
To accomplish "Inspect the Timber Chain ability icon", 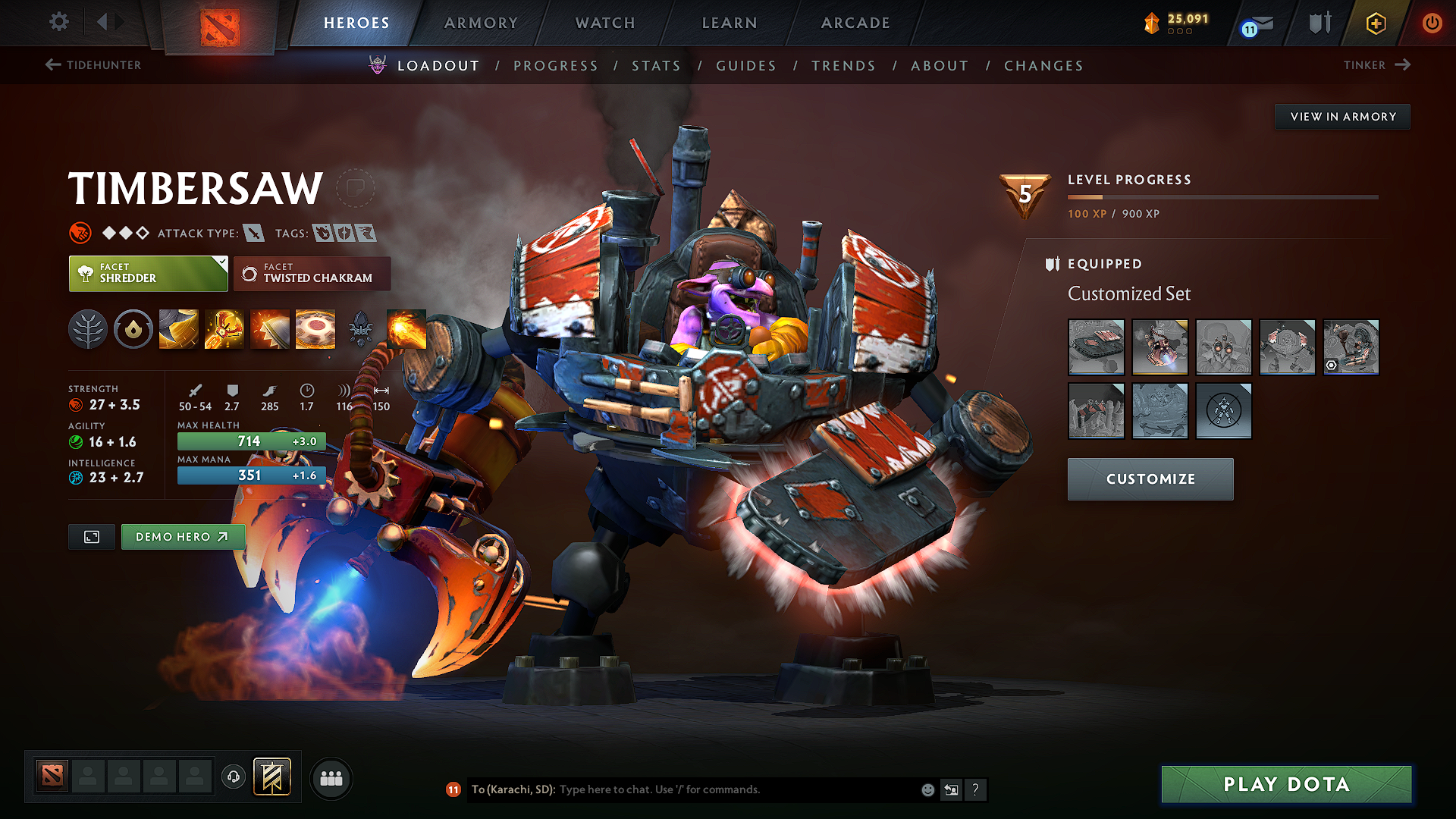I will [x=224, y=329].
